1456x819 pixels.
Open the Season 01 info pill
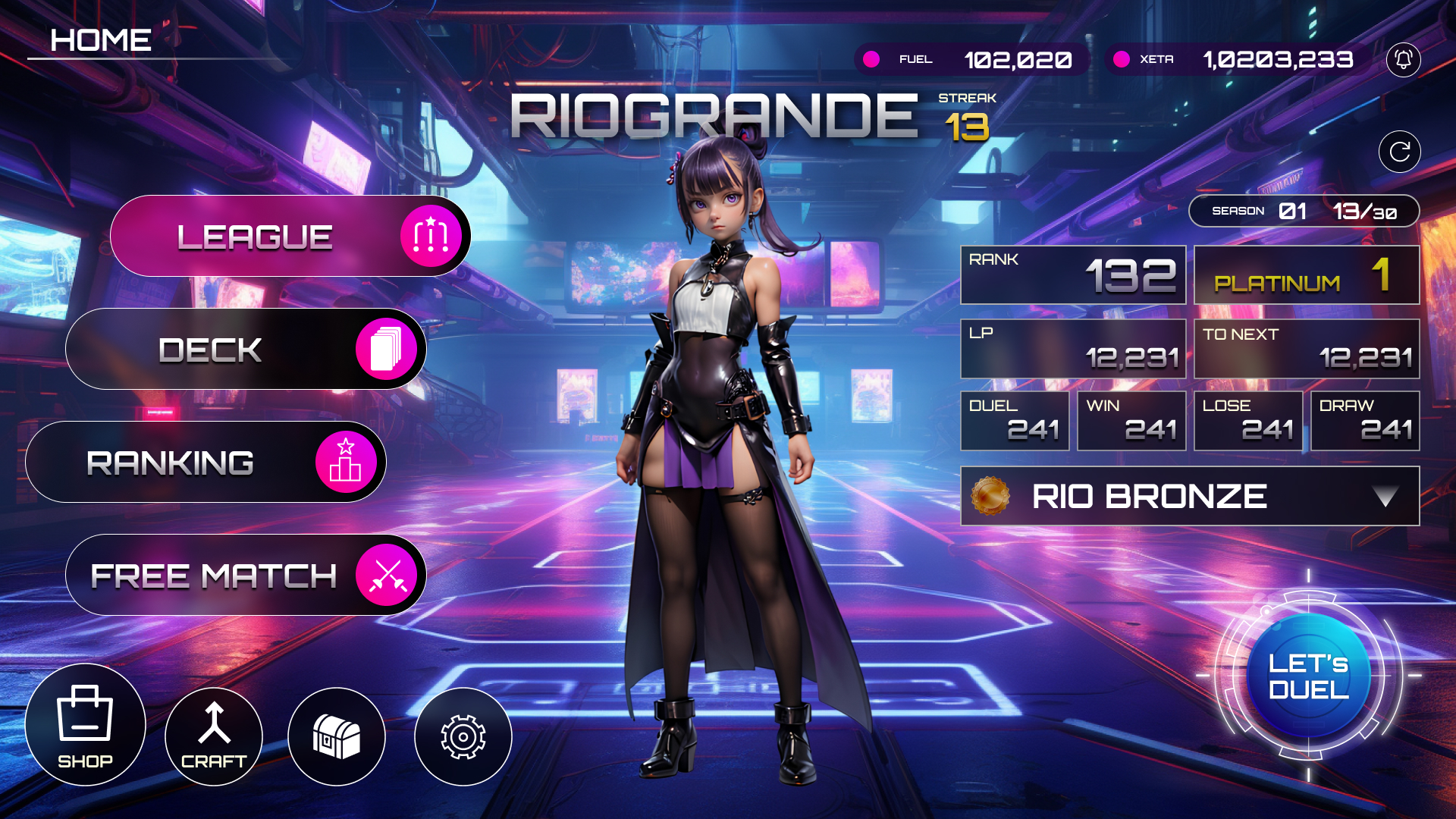click(1304, 211)
